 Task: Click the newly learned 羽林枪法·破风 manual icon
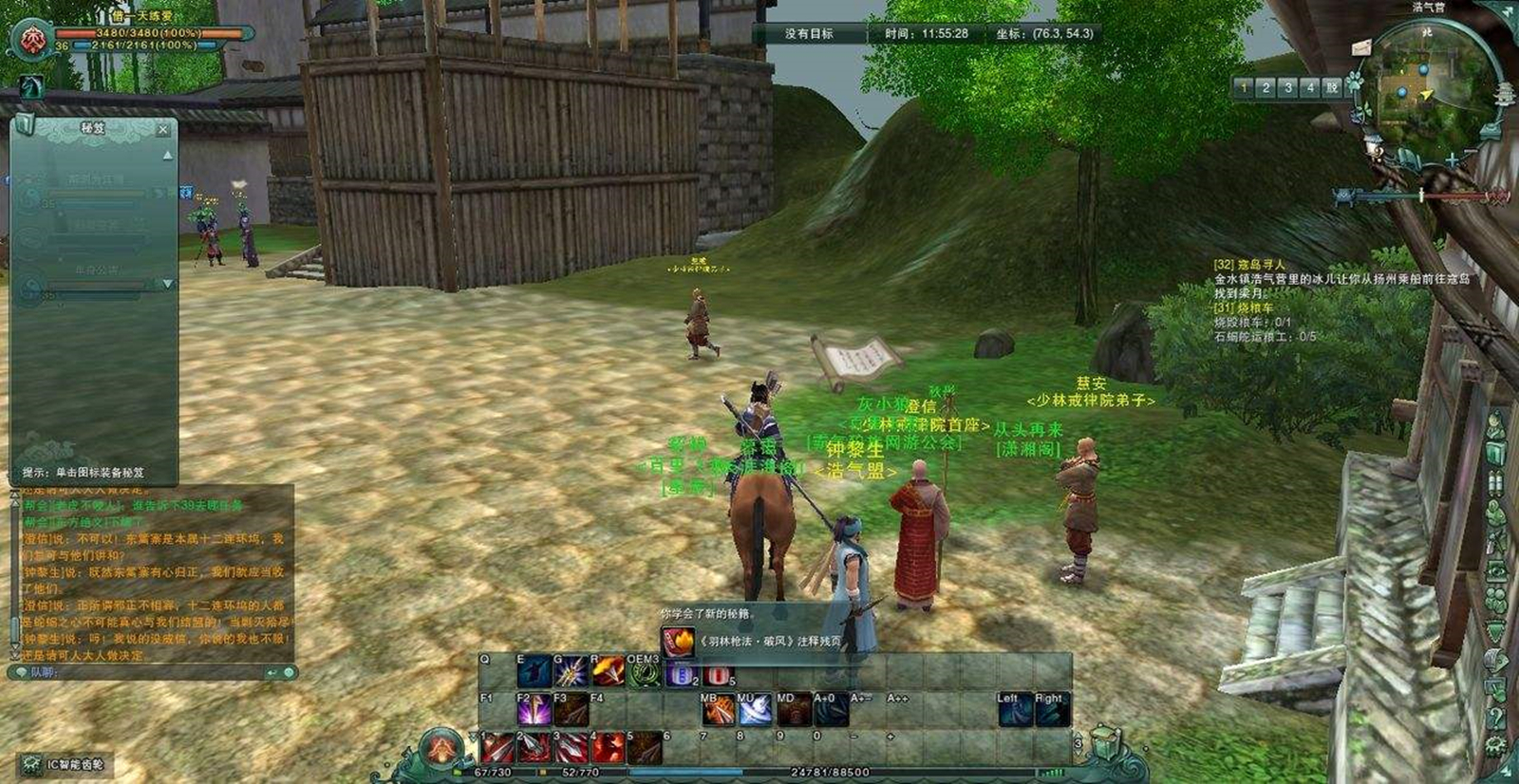click(678, 643)
